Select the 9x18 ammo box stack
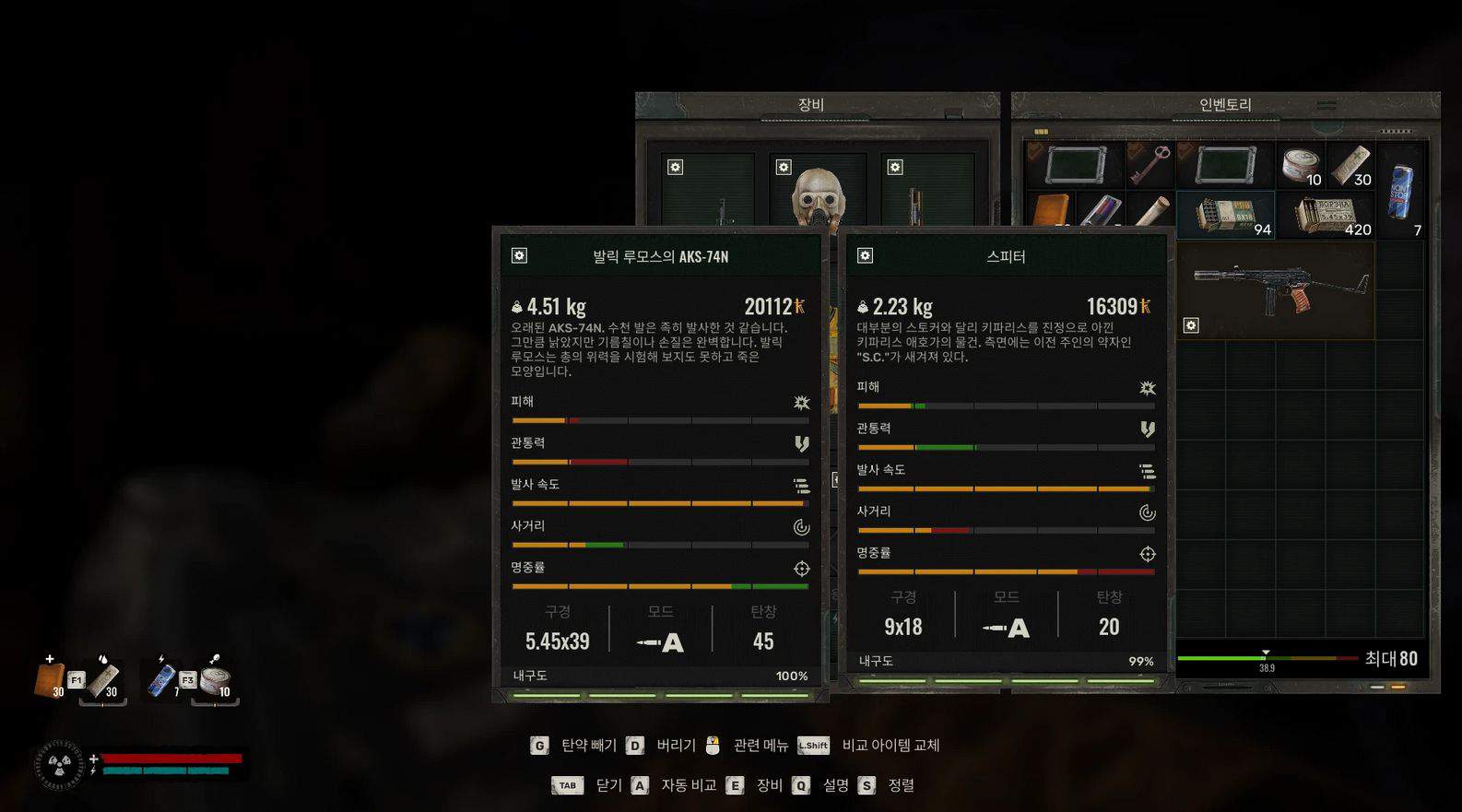This screenshot has height=812, width=1462. click(1226, 215)
